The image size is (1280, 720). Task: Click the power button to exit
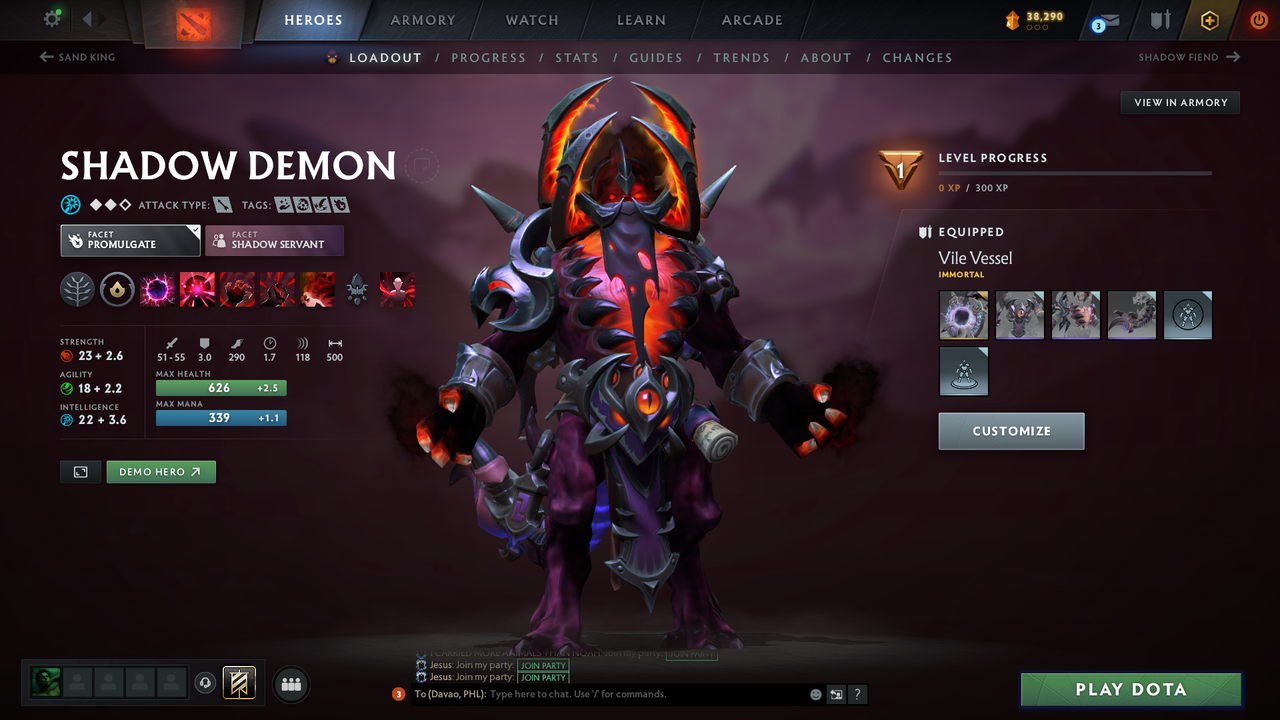(1259, 18)
